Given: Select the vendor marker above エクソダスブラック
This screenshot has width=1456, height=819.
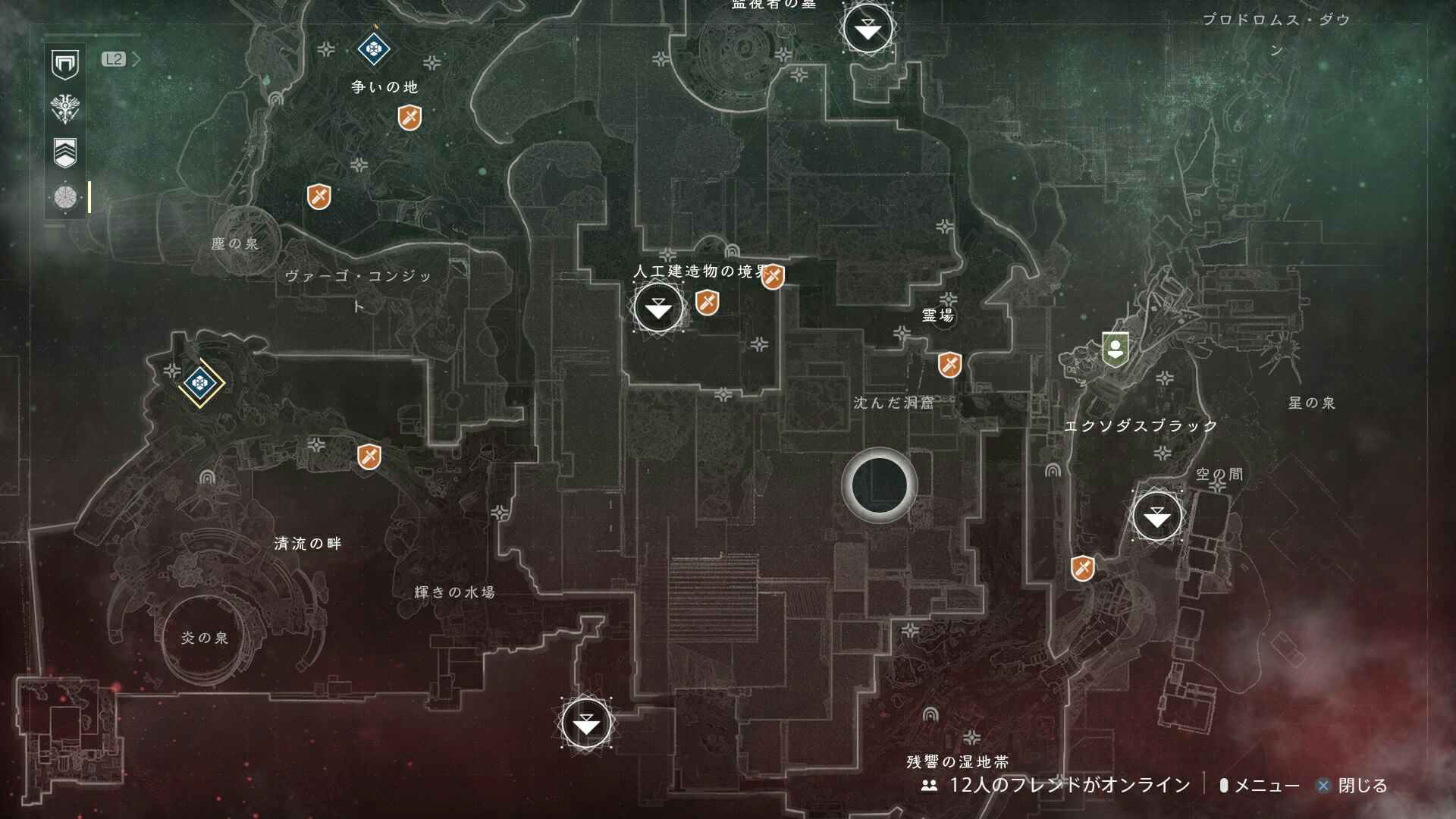Looking at the screenshot, I should pos(1115,350).
